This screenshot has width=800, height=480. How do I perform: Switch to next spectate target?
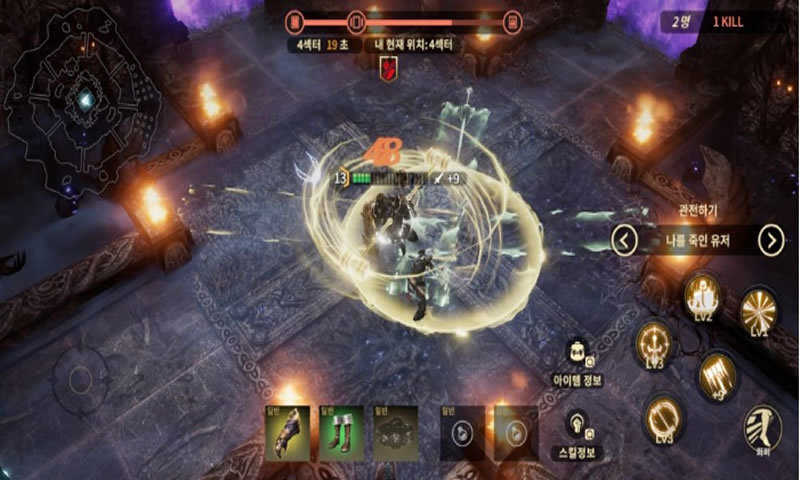pos(770,240)
